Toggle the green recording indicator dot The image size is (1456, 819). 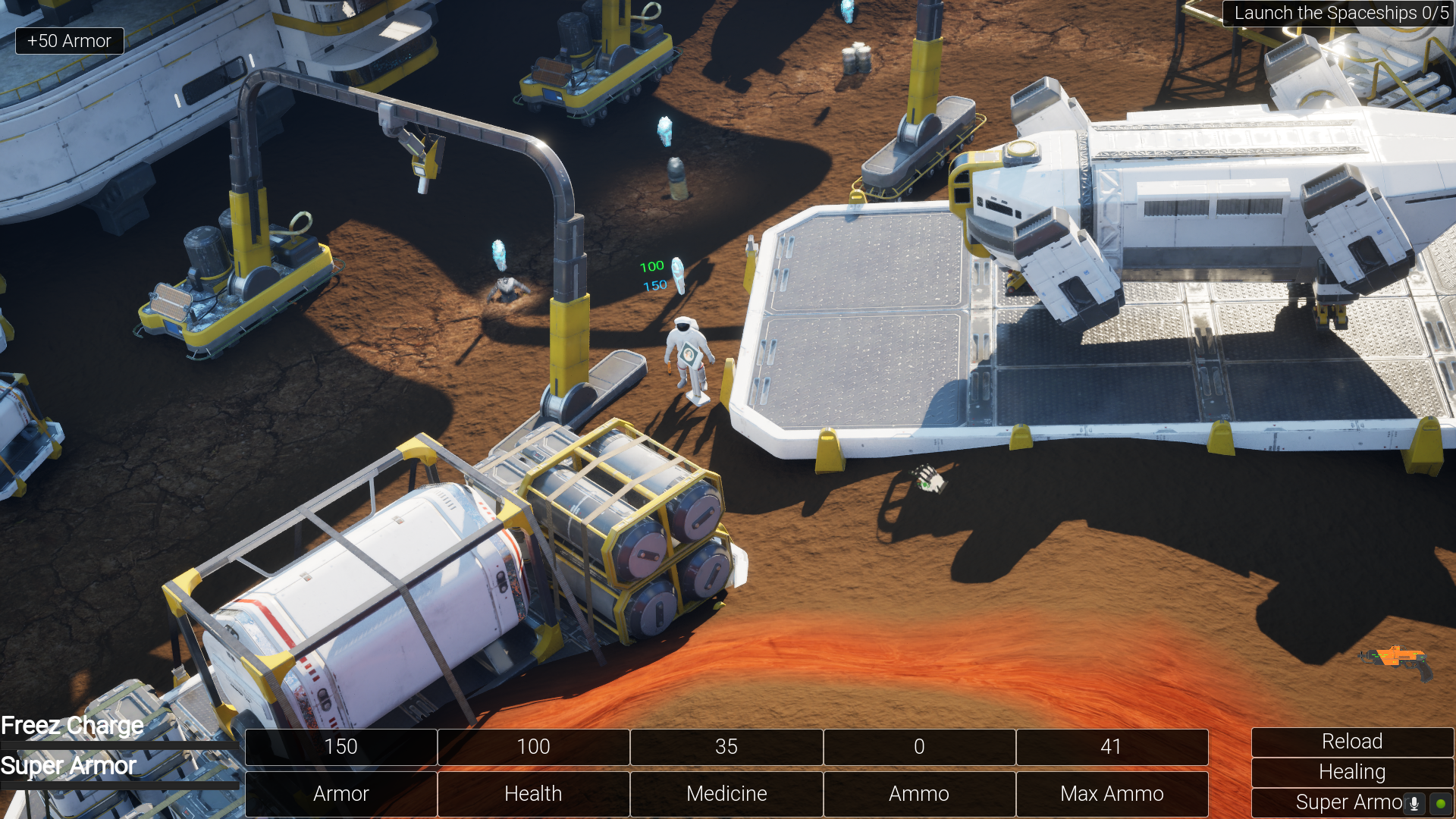(x=1440, y=802)
